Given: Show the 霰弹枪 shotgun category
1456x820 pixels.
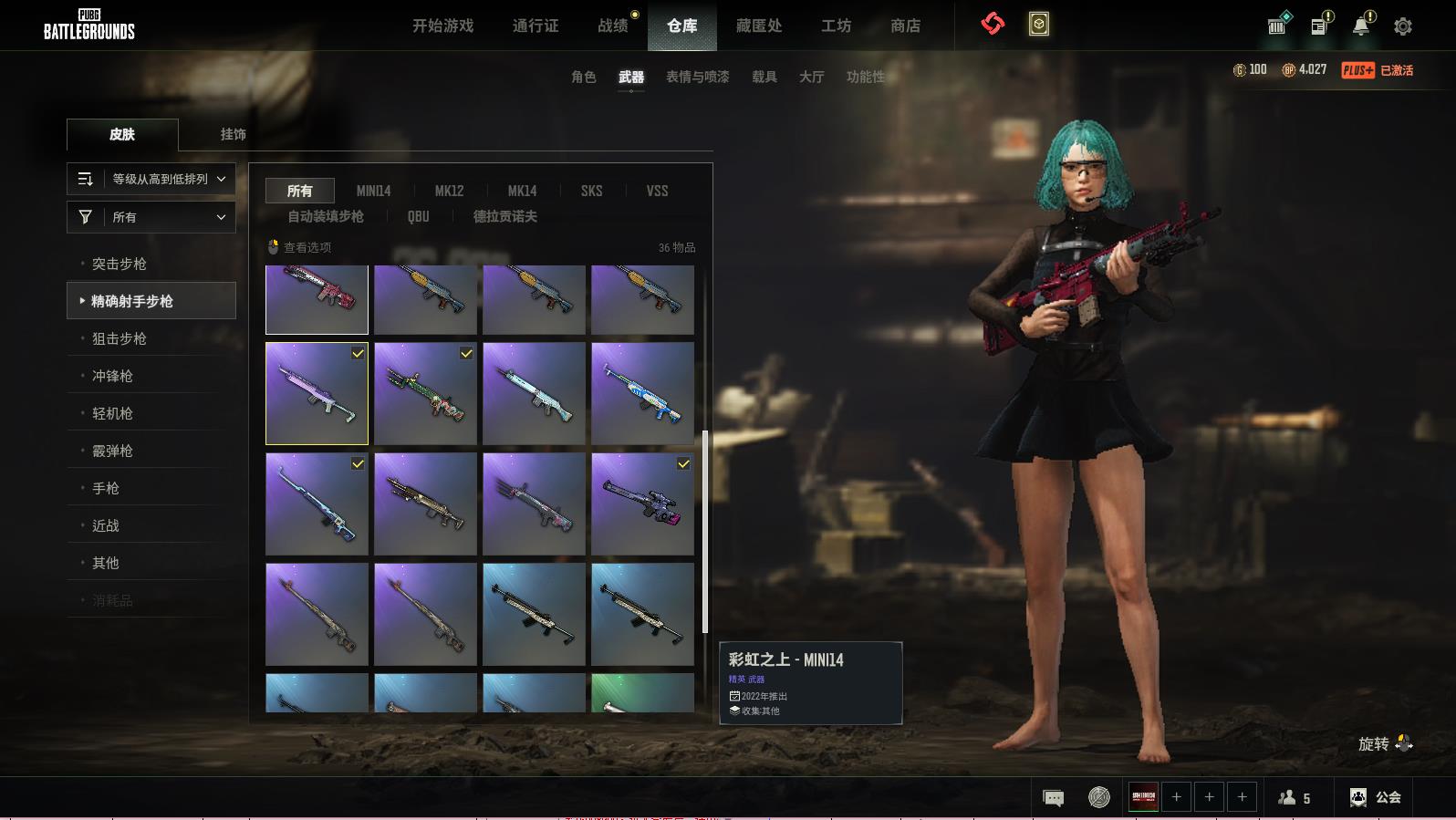Looking at the screenshot, I should pos(112,451).
